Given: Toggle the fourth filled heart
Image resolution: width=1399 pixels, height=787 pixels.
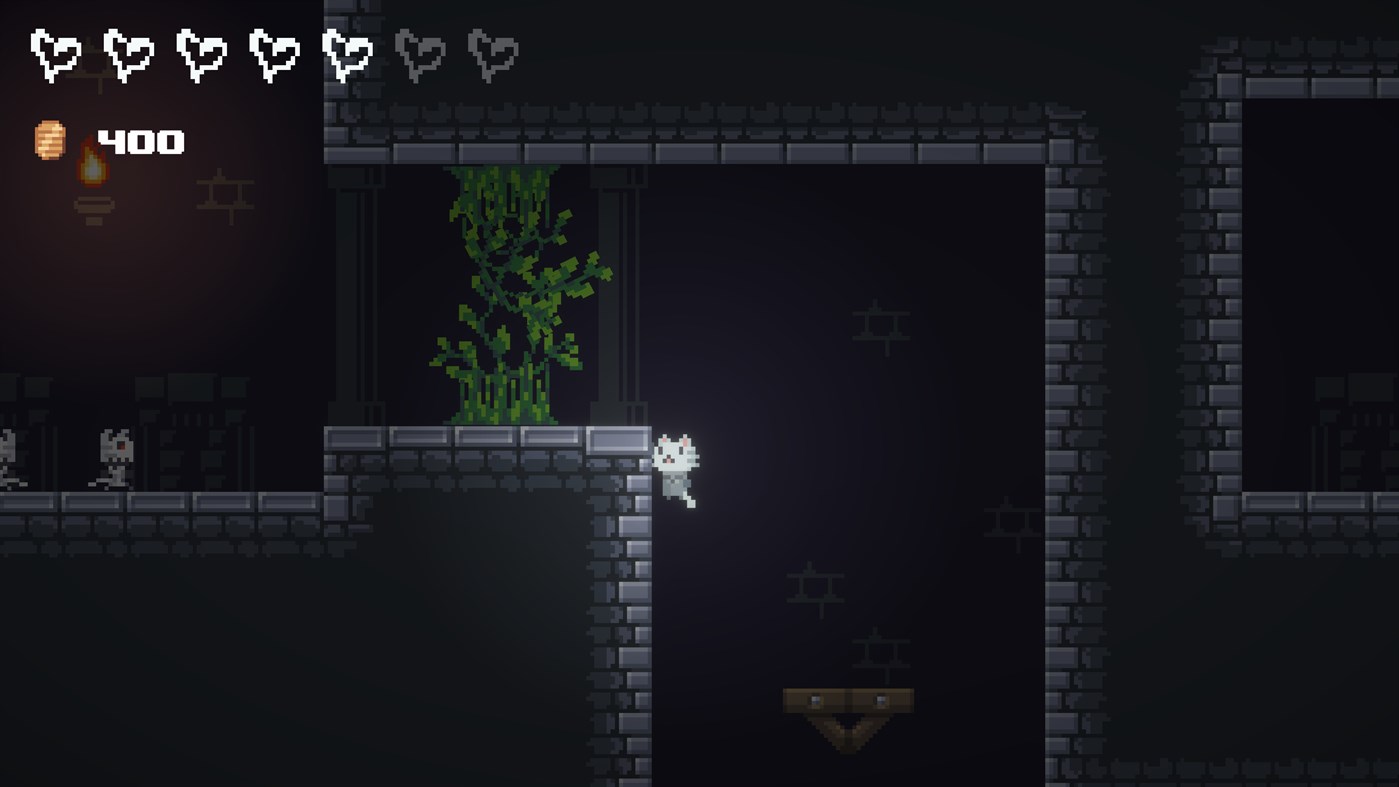Looking at the screenshot, I should pyautogui.click(x=274, y=55).
